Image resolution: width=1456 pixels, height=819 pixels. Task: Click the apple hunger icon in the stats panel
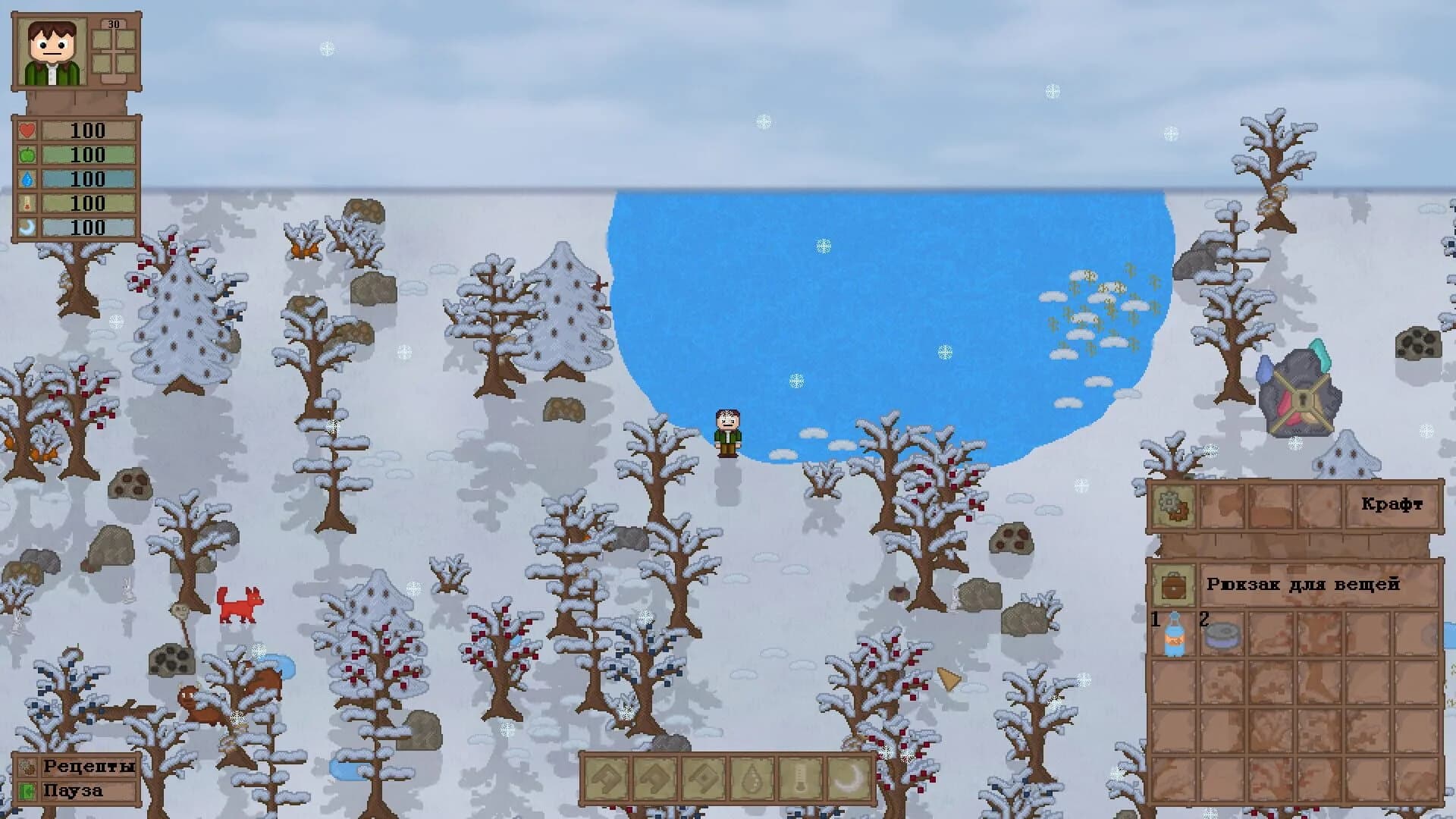click(28, 155)
